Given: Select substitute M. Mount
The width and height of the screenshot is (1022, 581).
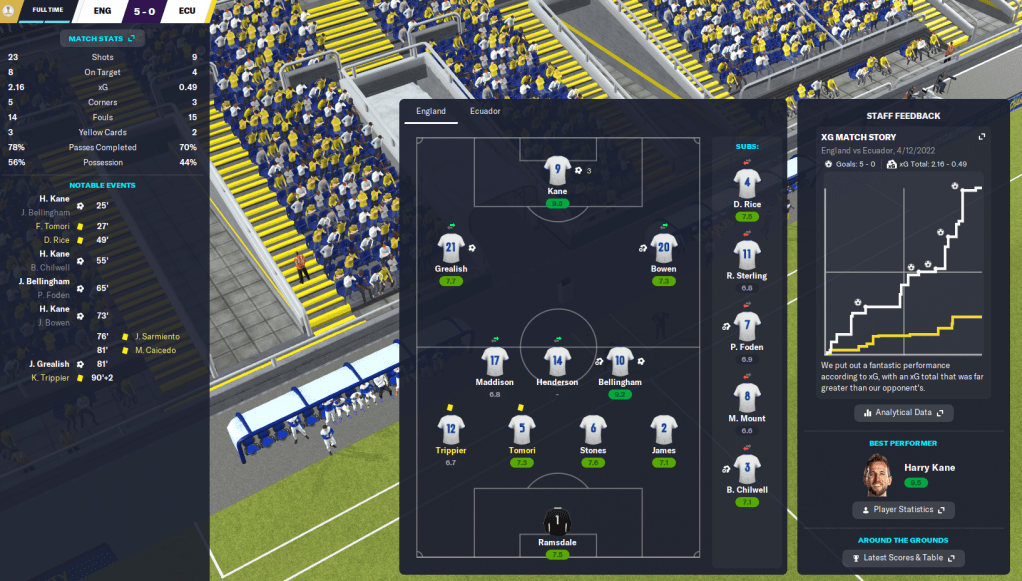Looking at the screenshot, I should (x=747, y=397).
